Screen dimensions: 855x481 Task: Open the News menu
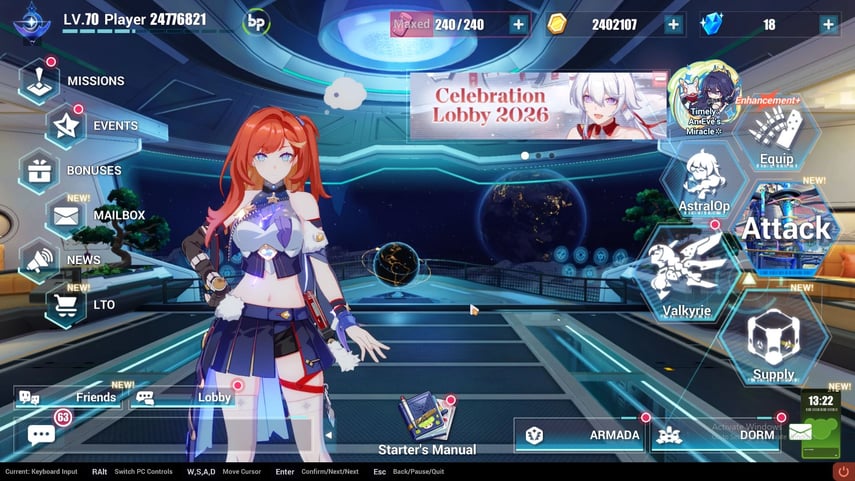coord(40,260)
